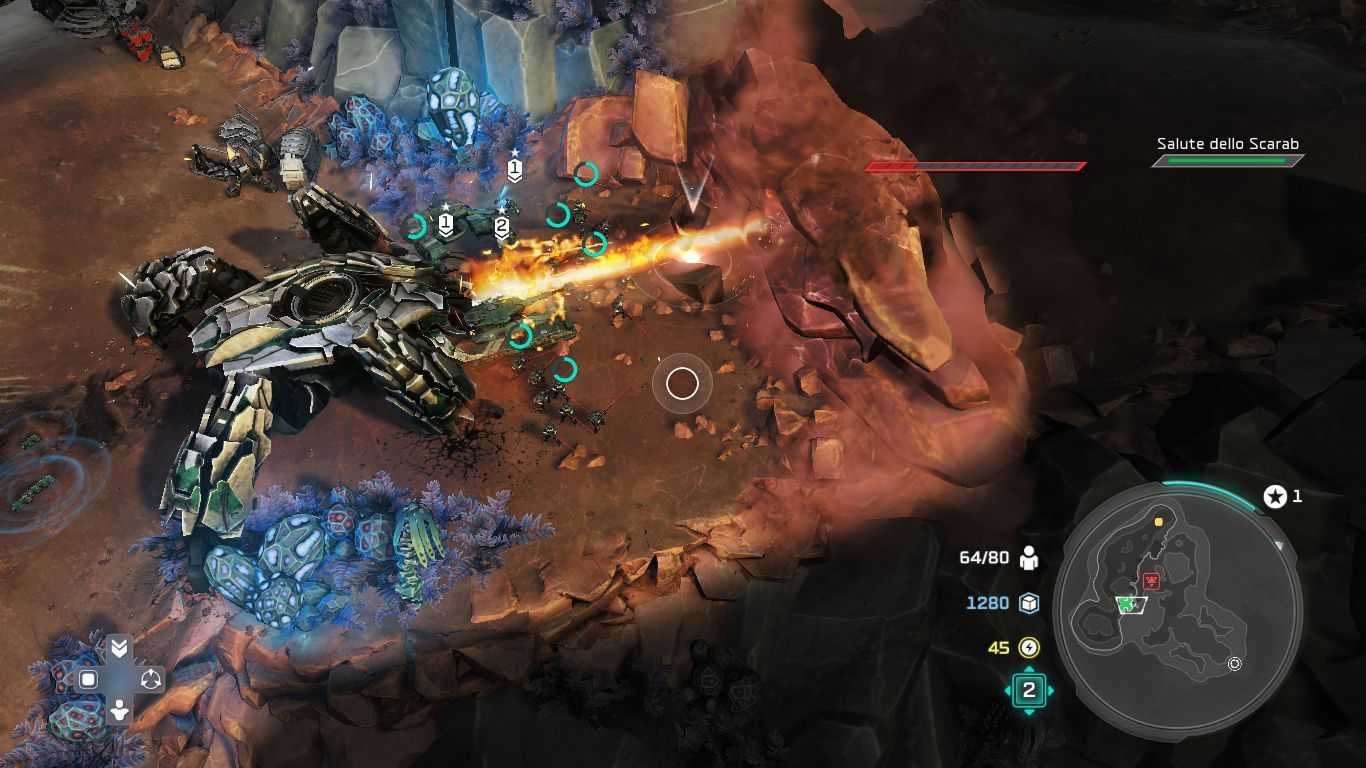
Task: Select the yellow objective marker on minimap
Action: click(1159, 522)
